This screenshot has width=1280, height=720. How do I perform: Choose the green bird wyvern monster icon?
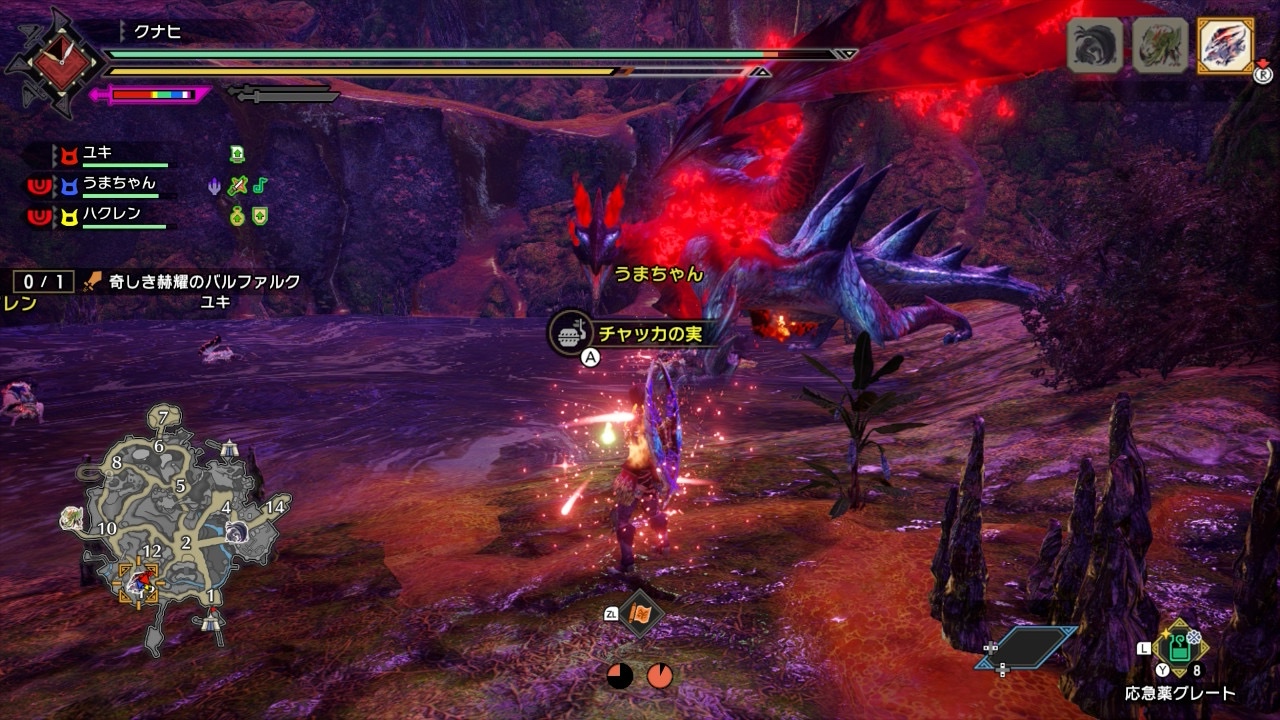[x=1160, y=46]
